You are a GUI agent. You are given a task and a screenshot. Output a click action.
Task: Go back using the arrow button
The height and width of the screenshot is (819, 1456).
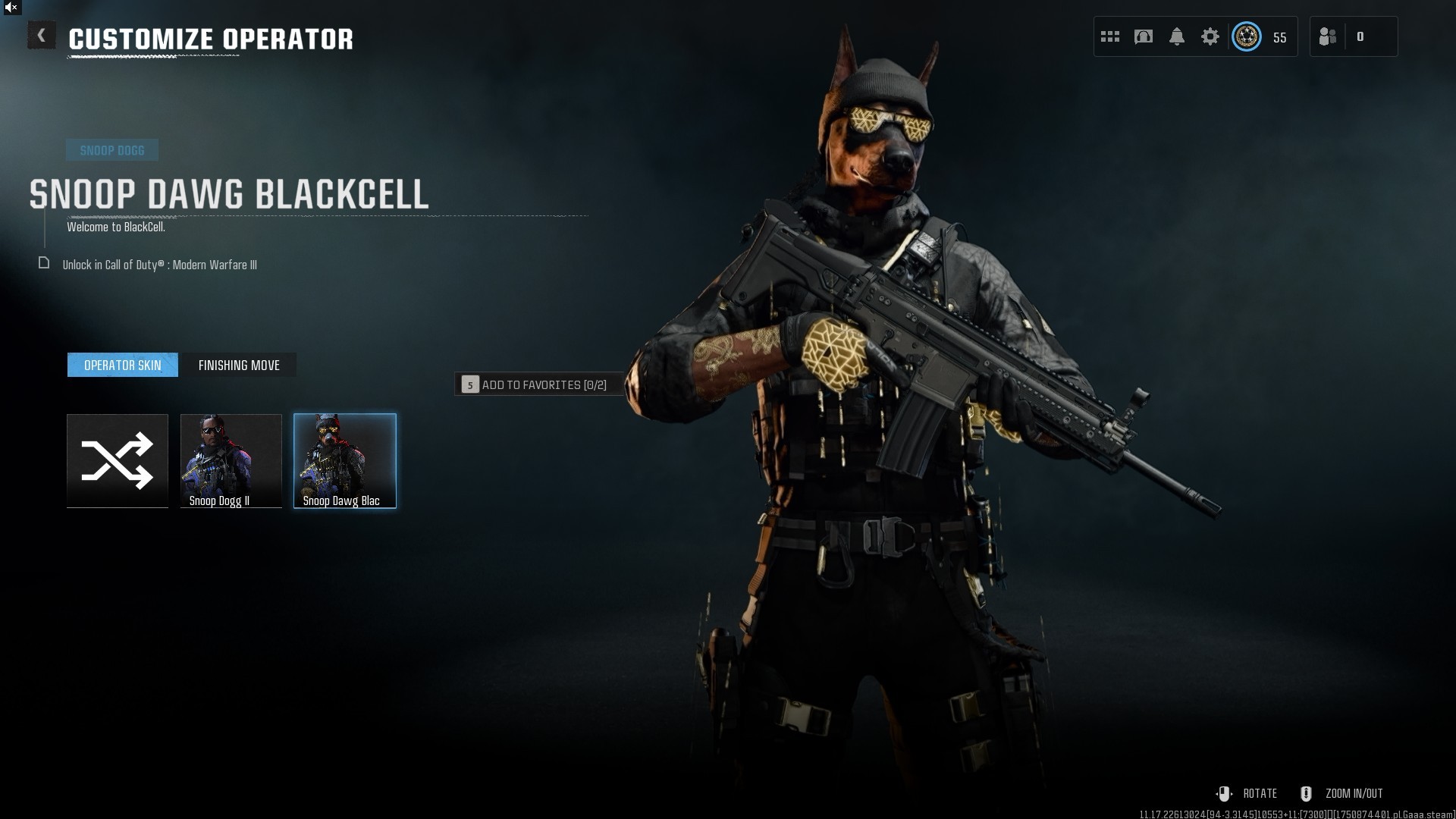(42, 36)
